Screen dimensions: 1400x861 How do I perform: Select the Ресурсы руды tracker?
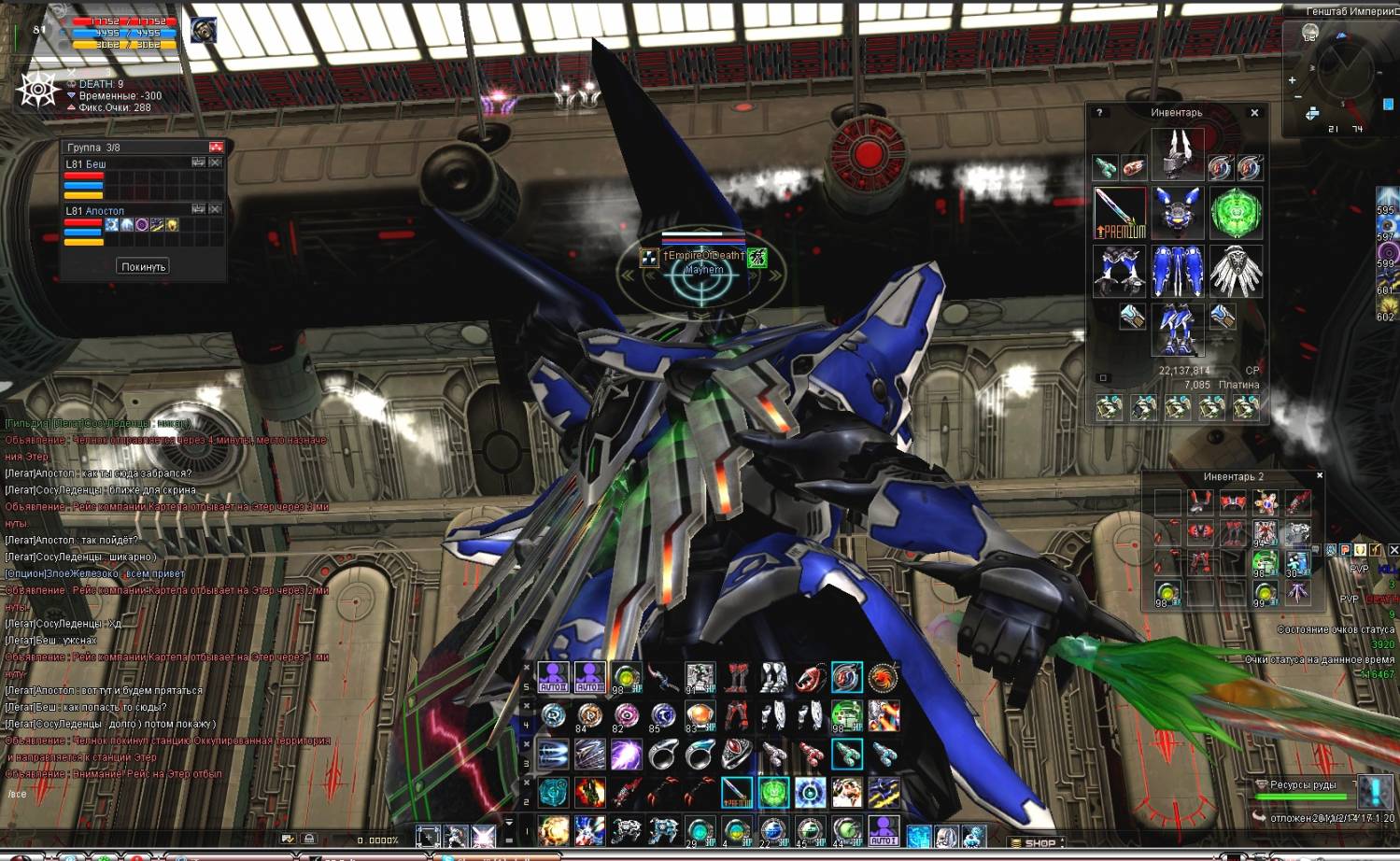1303,784
